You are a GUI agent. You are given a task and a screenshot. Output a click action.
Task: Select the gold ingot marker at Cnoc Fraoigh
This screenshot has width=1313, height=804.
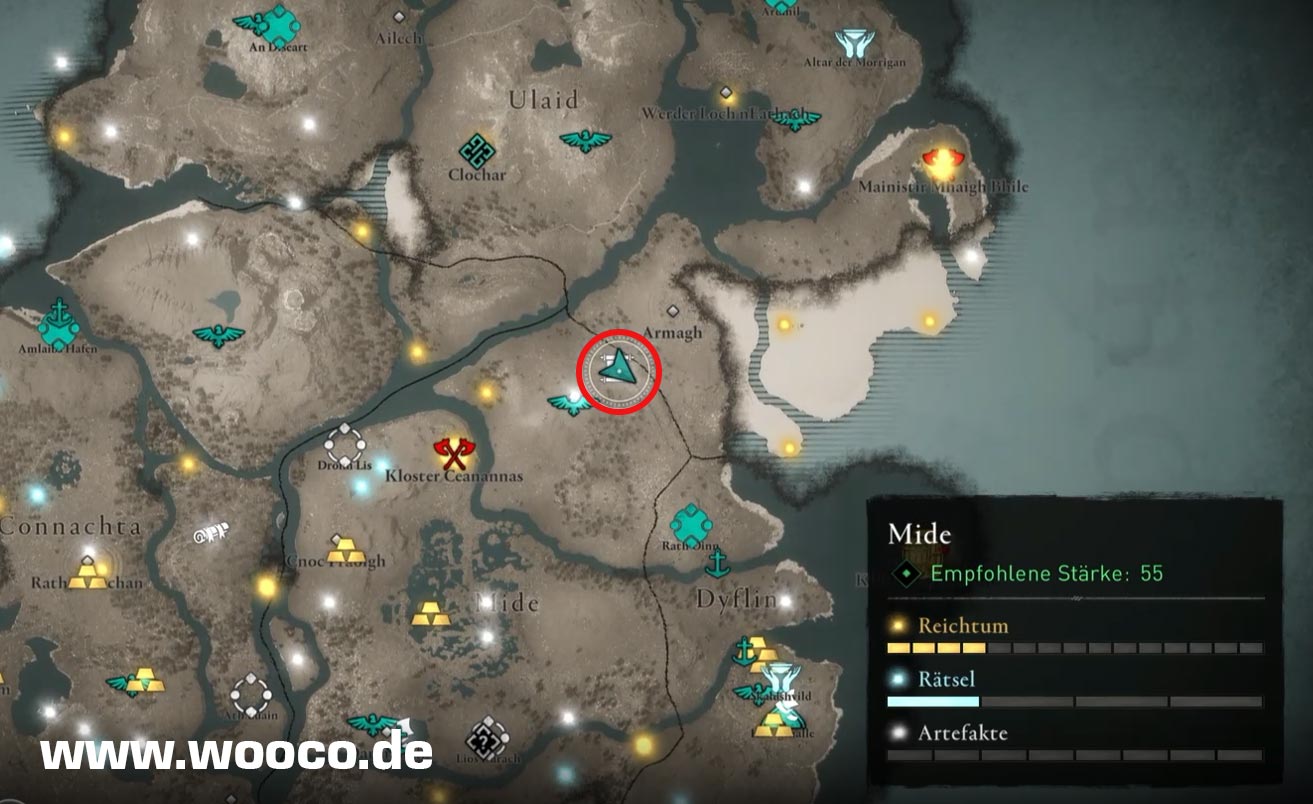pos(346,548)
